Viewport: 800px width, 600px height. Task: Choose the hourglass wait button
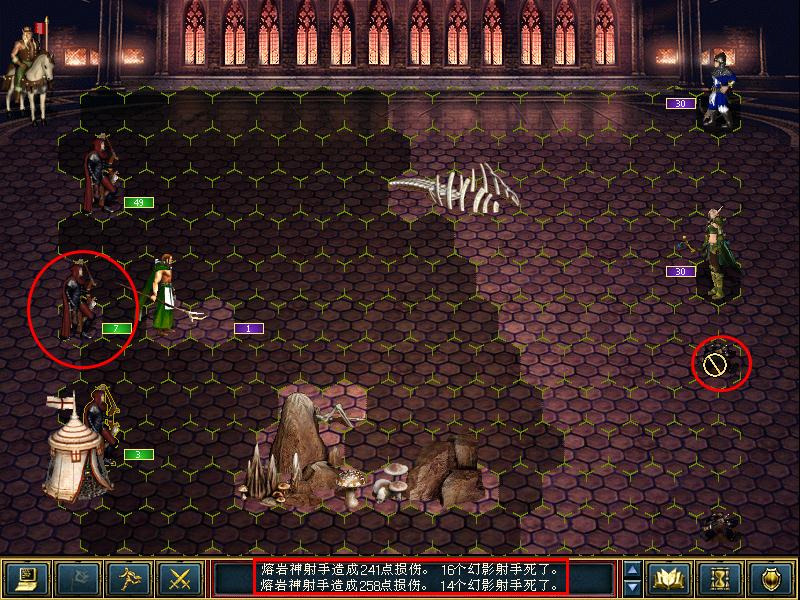(720, 578)
